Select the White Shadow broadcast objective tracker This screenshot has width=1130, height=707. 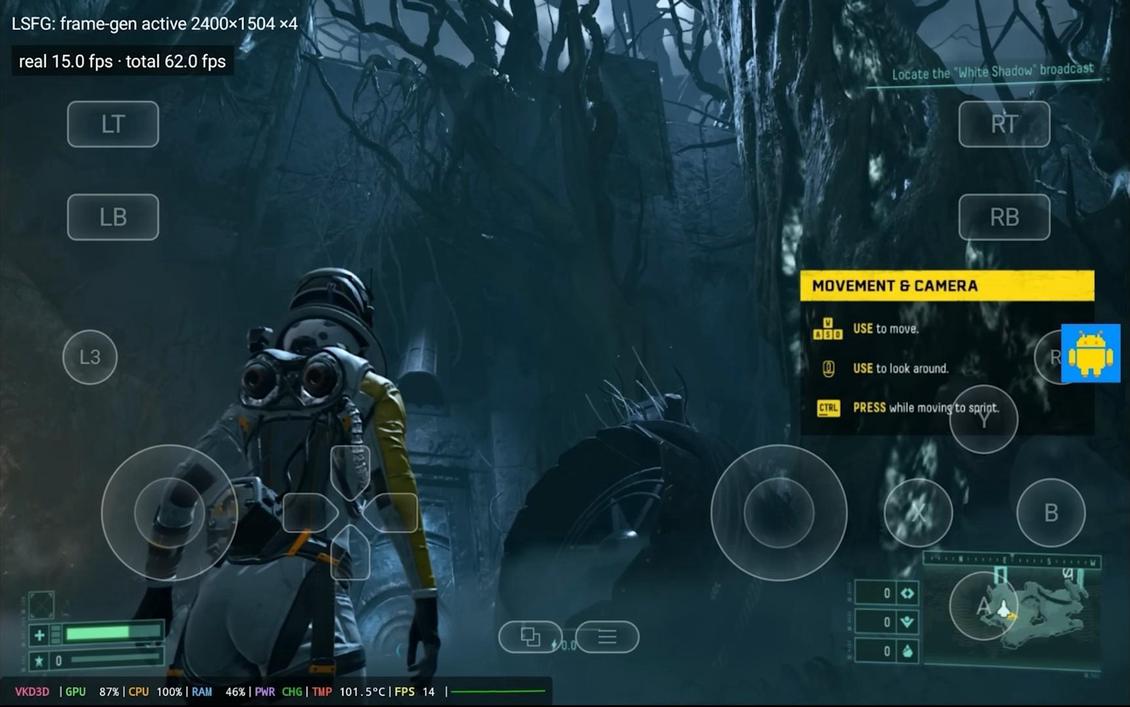992,72
